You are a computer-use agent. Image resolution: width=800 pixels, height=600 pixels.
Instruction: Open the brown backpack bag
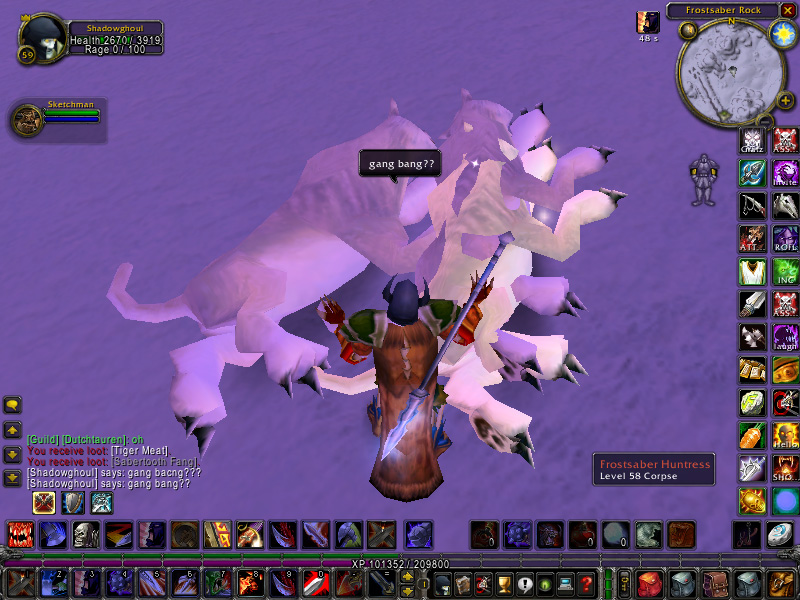[781, 582]
